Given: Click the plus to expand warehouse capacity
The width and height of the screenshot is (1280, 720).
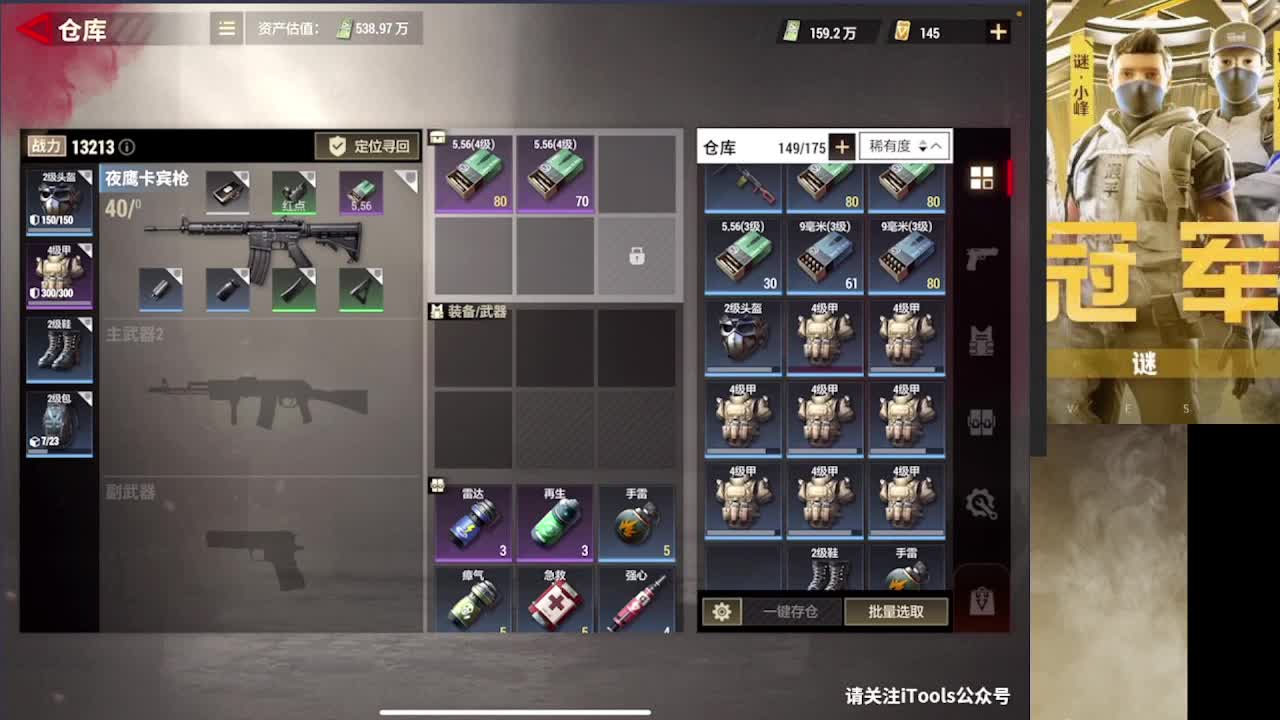Looking at the screenshot, I should coord(843,146).
